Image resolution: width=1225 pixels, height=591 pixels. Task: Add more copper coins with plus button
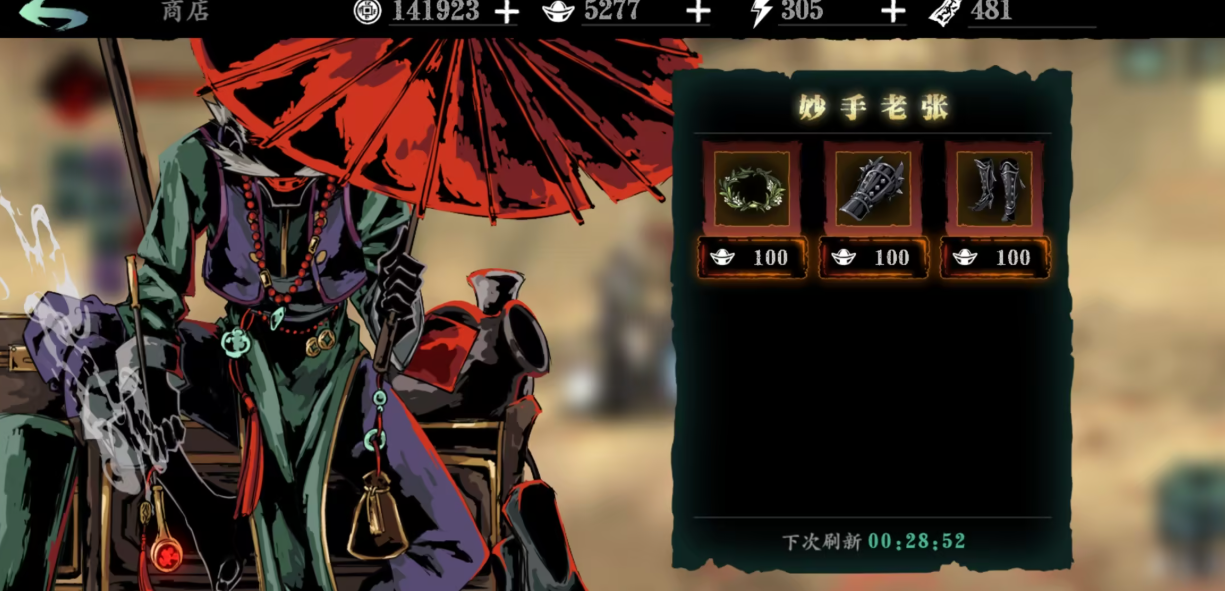pyautogui.click(x=508, y=12)
